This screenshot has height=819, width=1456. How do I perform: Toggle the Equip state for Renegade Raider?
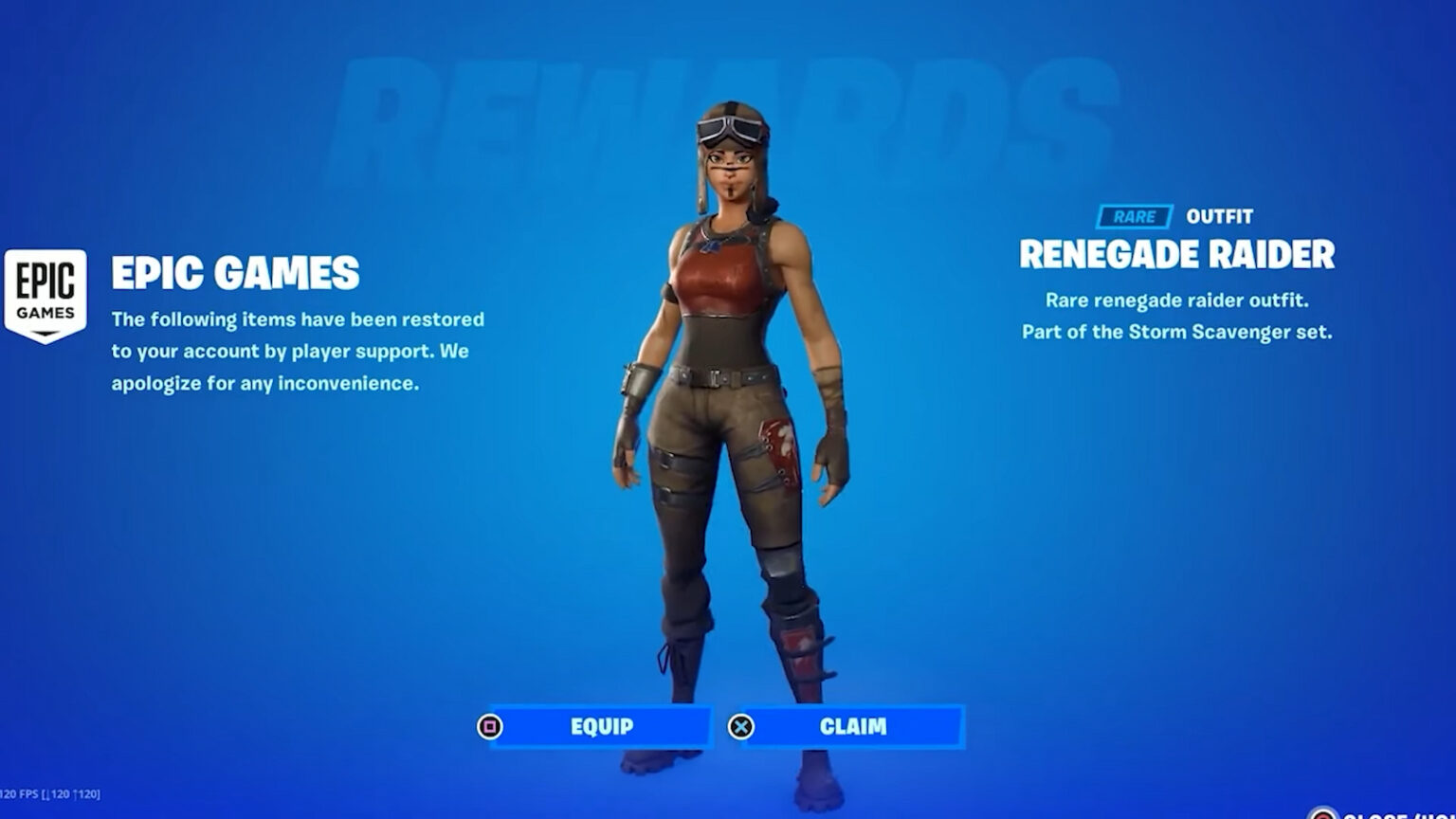tap(601, 726)
